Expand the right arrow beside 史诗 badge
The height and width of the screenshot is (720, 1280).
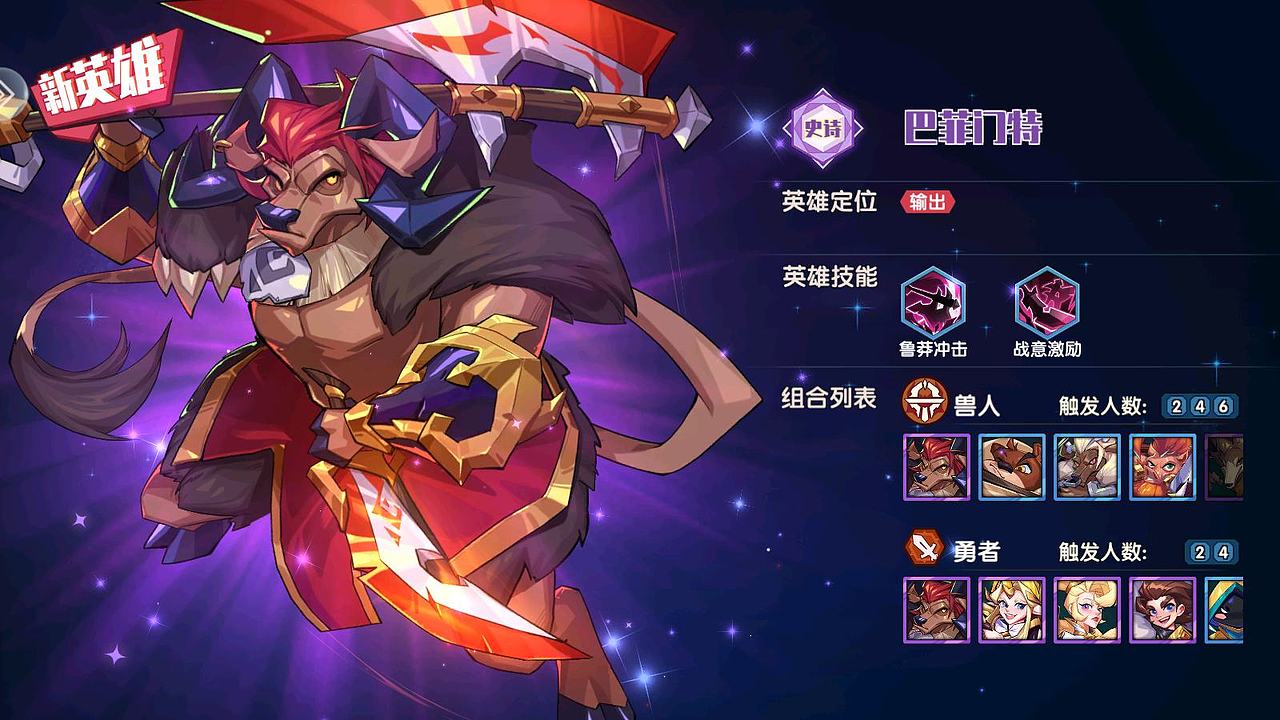tap(859, 128)
